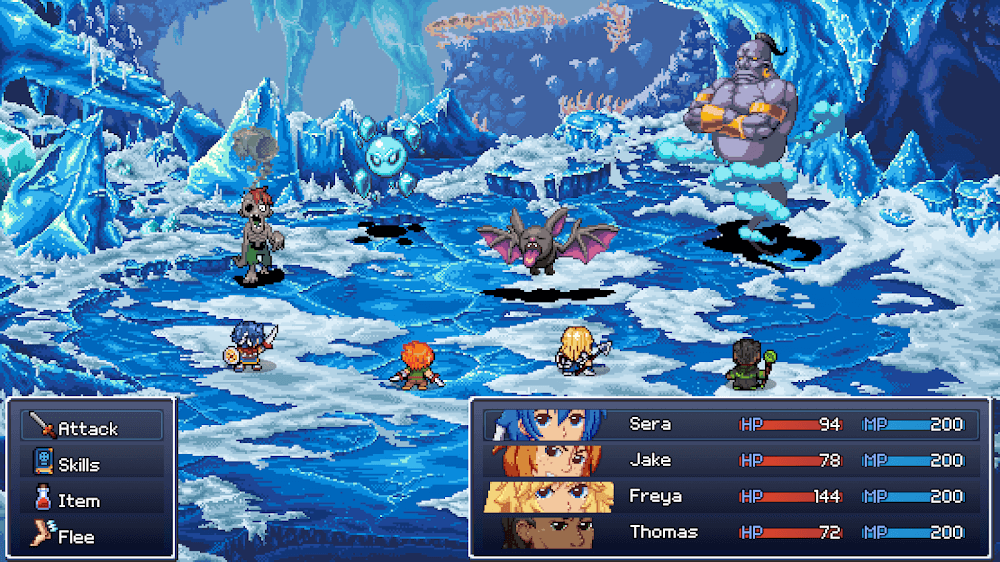
Task: Select Sera's party row
Action: [728, 424]
